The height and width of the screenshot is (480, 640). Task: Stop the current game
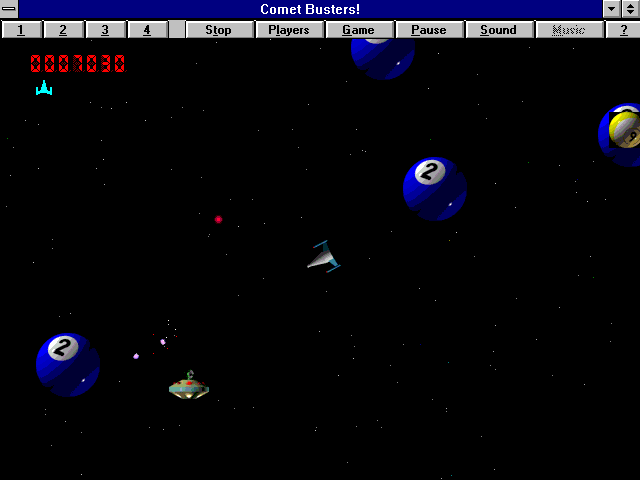pyautogui.click(x=218, y=30)
